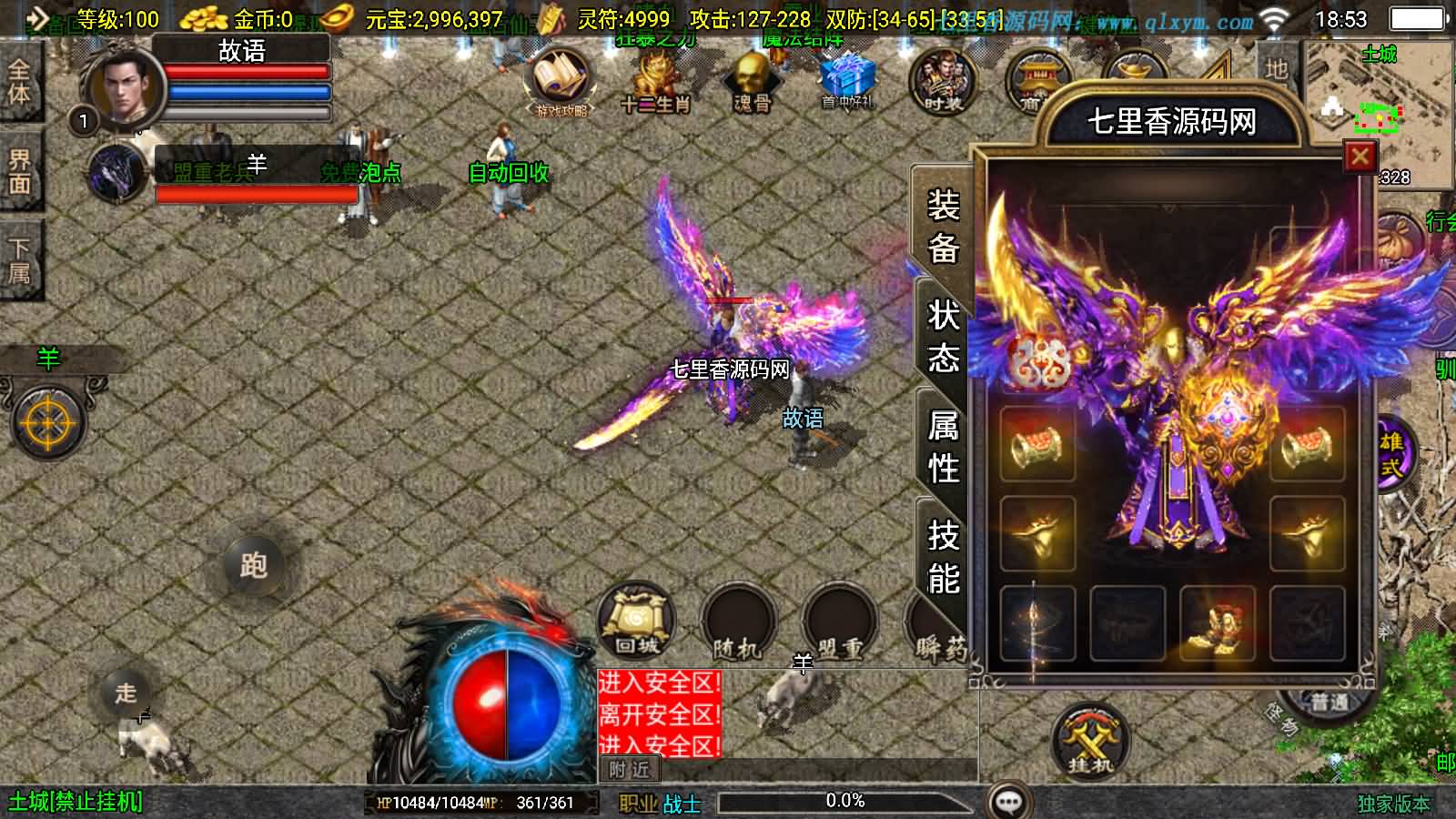Claim the 首冲好礼 first-recharge gift box
Image resolution: width=1456 pixels, height=819 pixels.
(846, 77)
